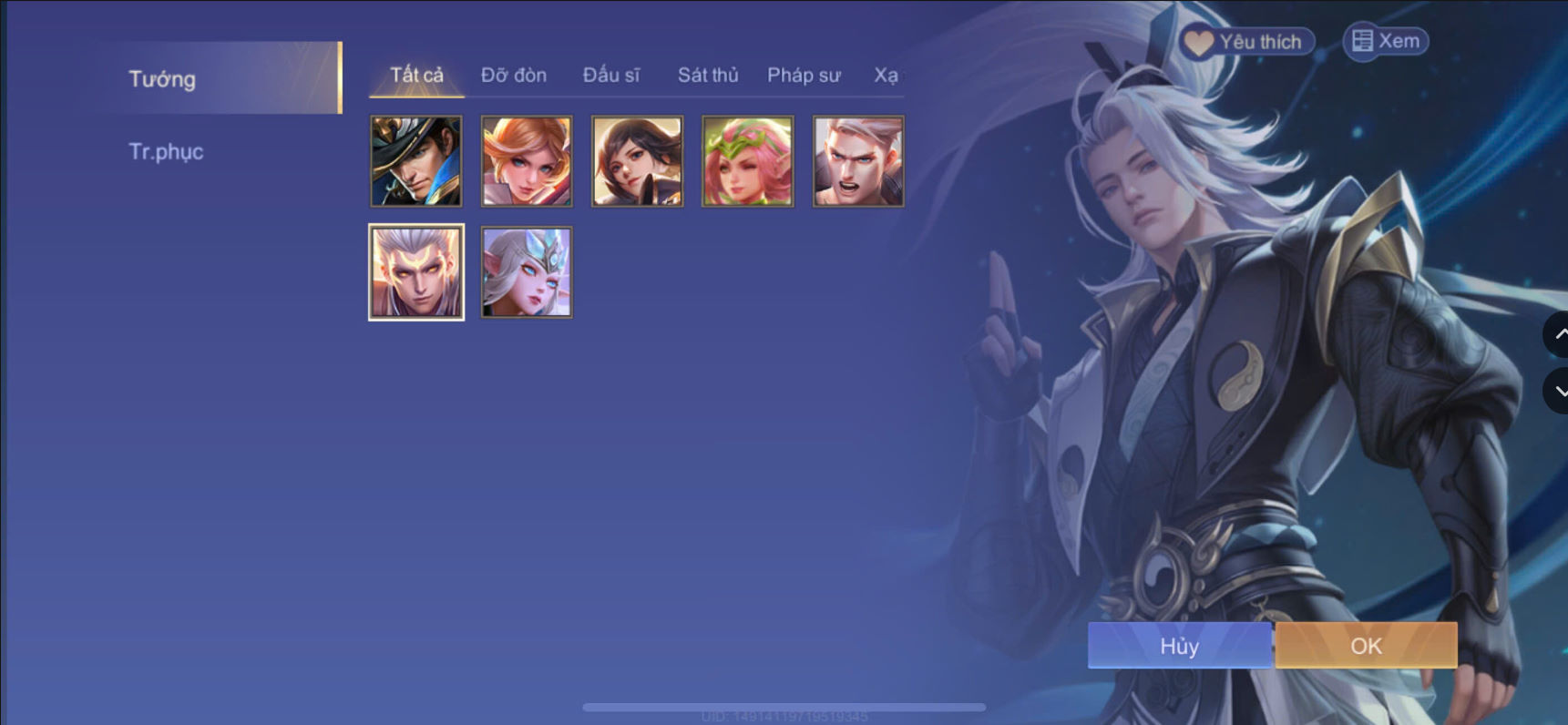The image size is (1568, 725).
Task: Confirm selection with the OK button
Action: pos(1364,646)
